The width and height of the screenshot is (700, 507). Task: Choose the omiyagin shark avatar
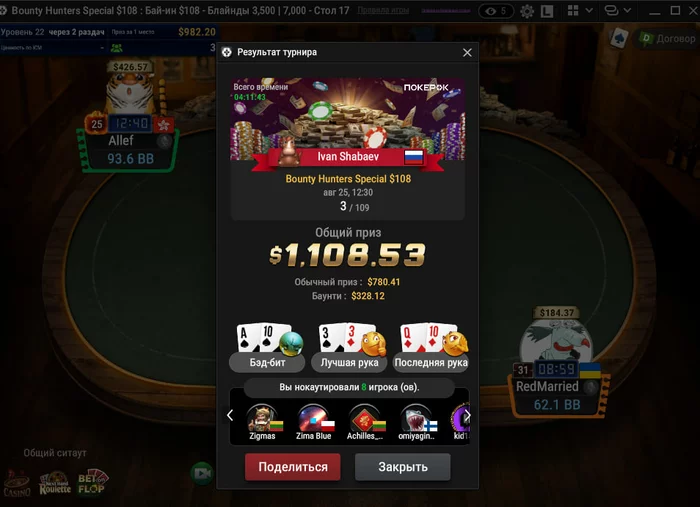(416, 419)
